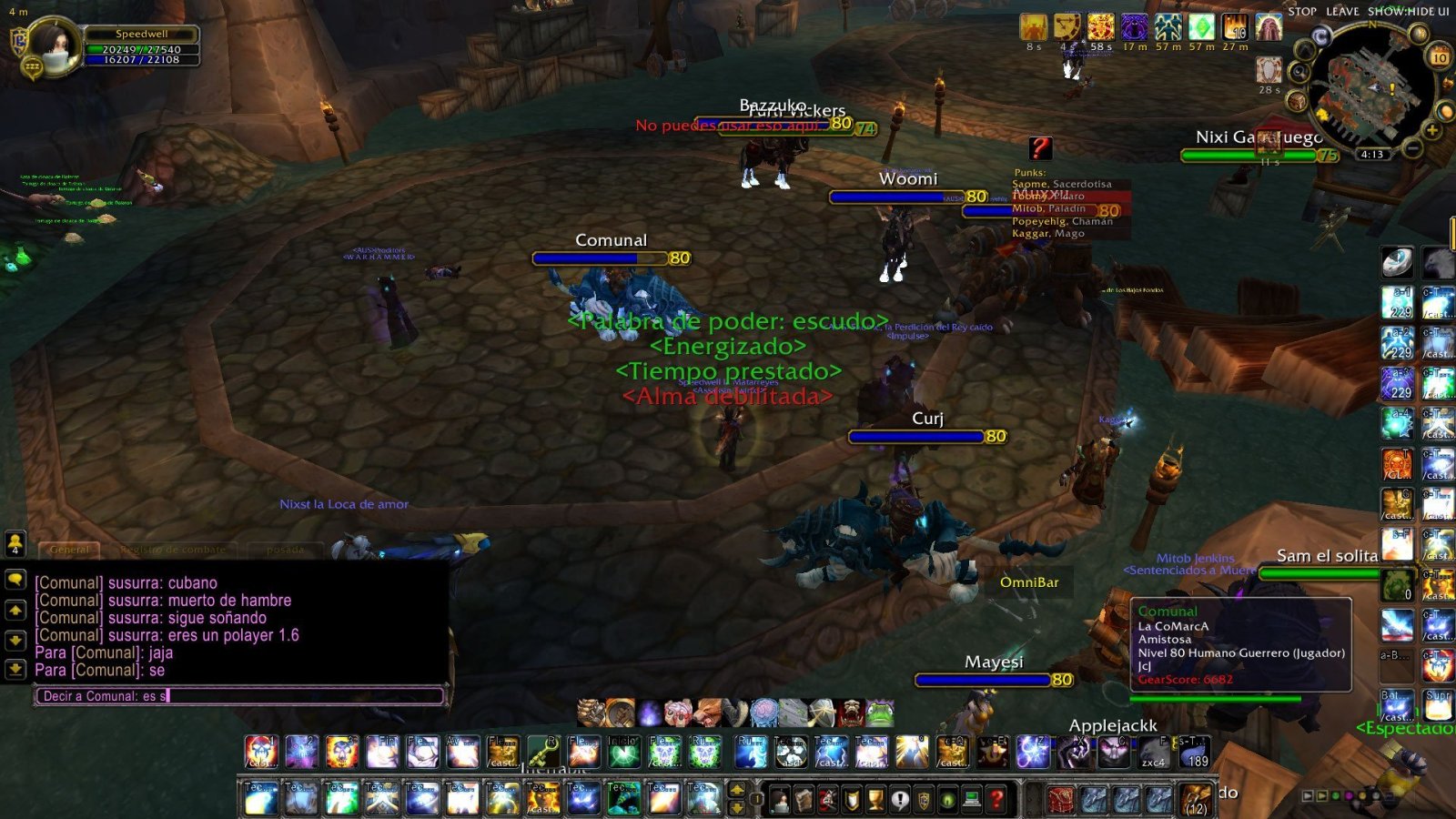Viewport: 1456px width, 819px height.
Task: Click the LEAVE button
Action: [1342, 12]
